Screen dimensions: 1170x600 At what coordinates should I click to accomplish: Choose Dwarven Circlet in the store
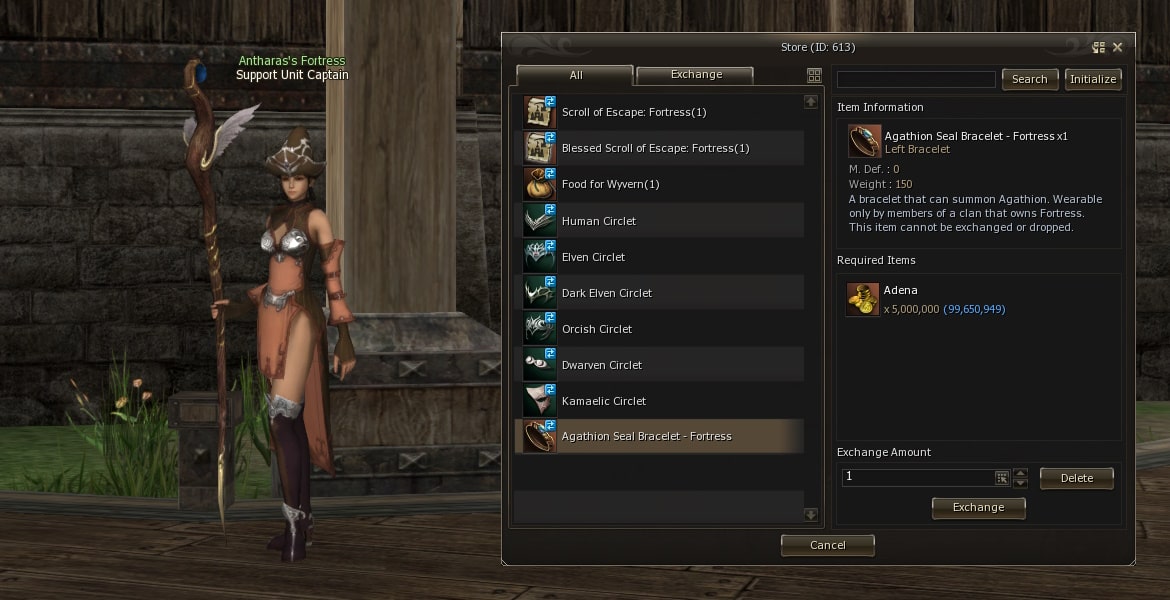click(601, 365)
